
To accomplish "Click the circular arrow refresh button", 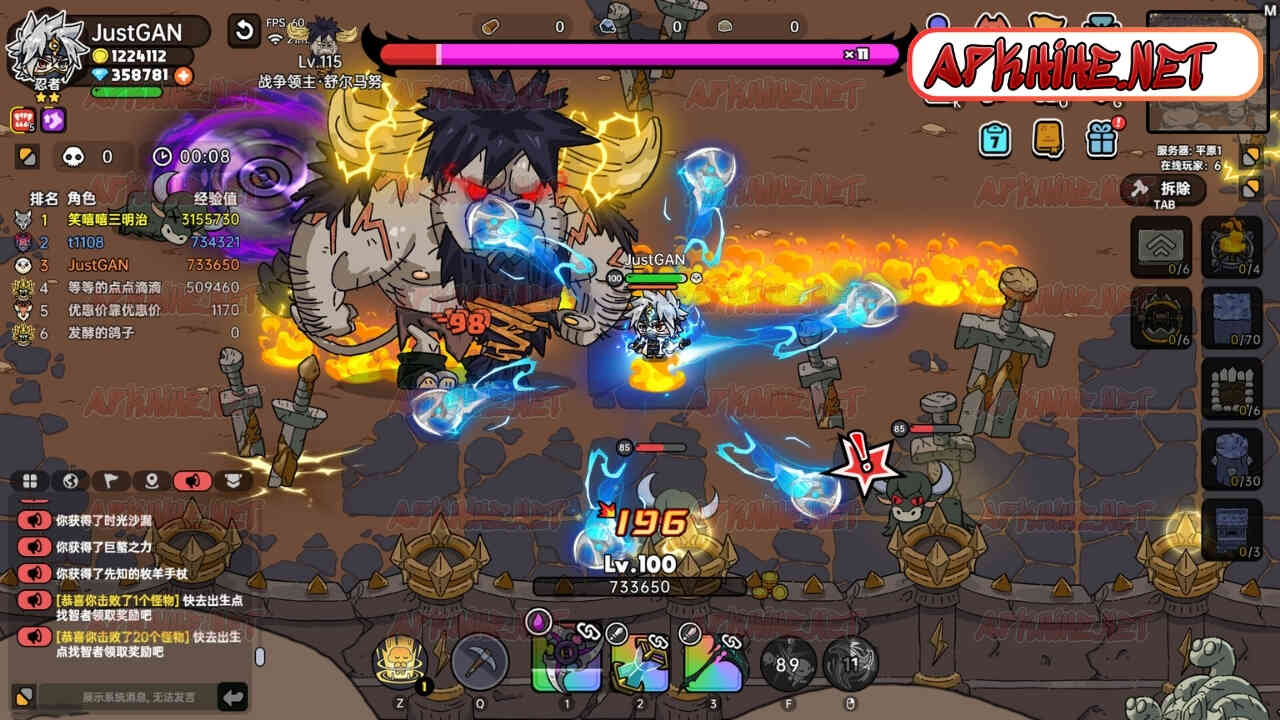I will pyautogui.click(x=243, y=30).
